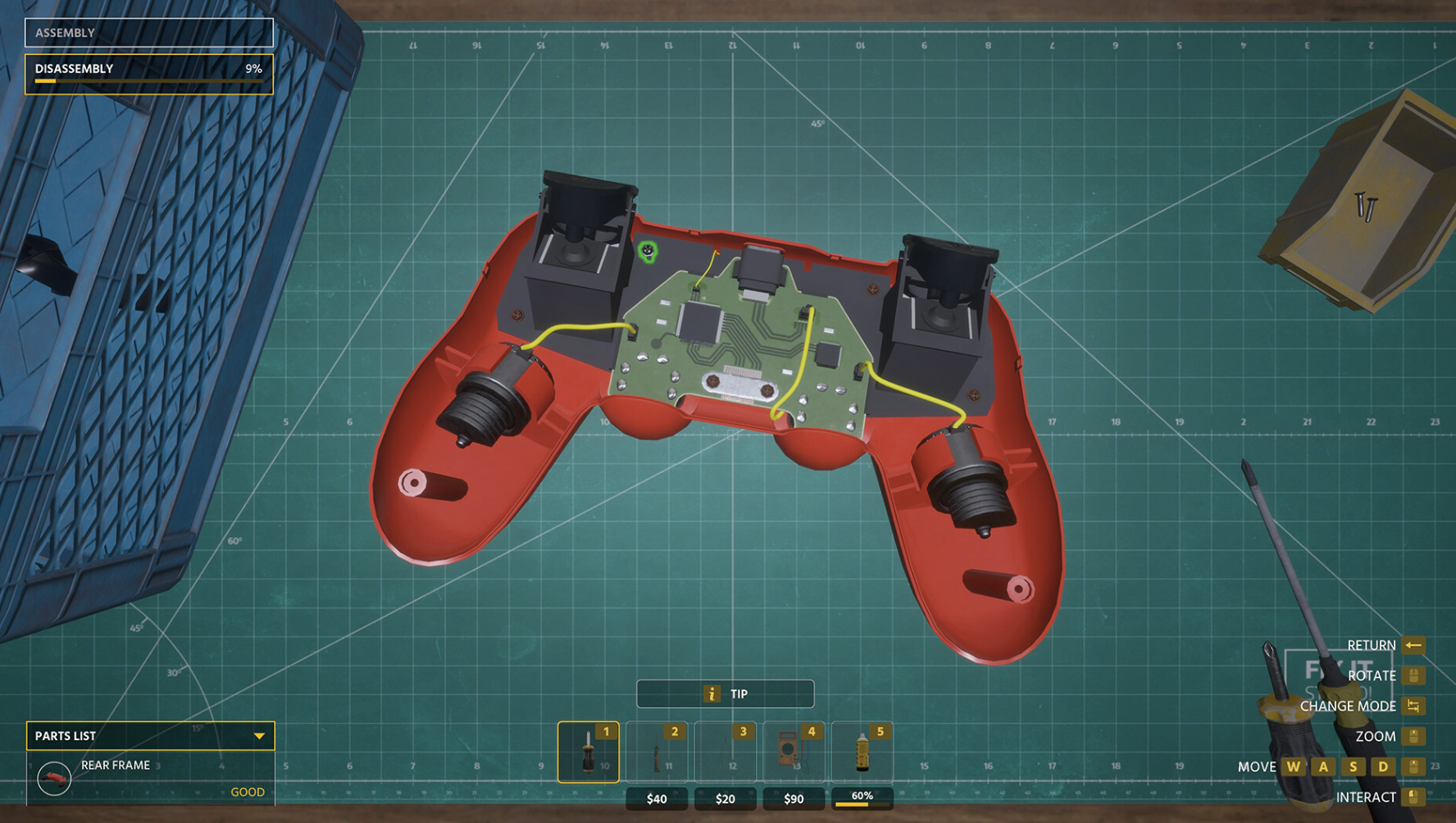1456x823 pixels.
Task: Purchase the multimeter for $90
Action: (x=794, y=798)
